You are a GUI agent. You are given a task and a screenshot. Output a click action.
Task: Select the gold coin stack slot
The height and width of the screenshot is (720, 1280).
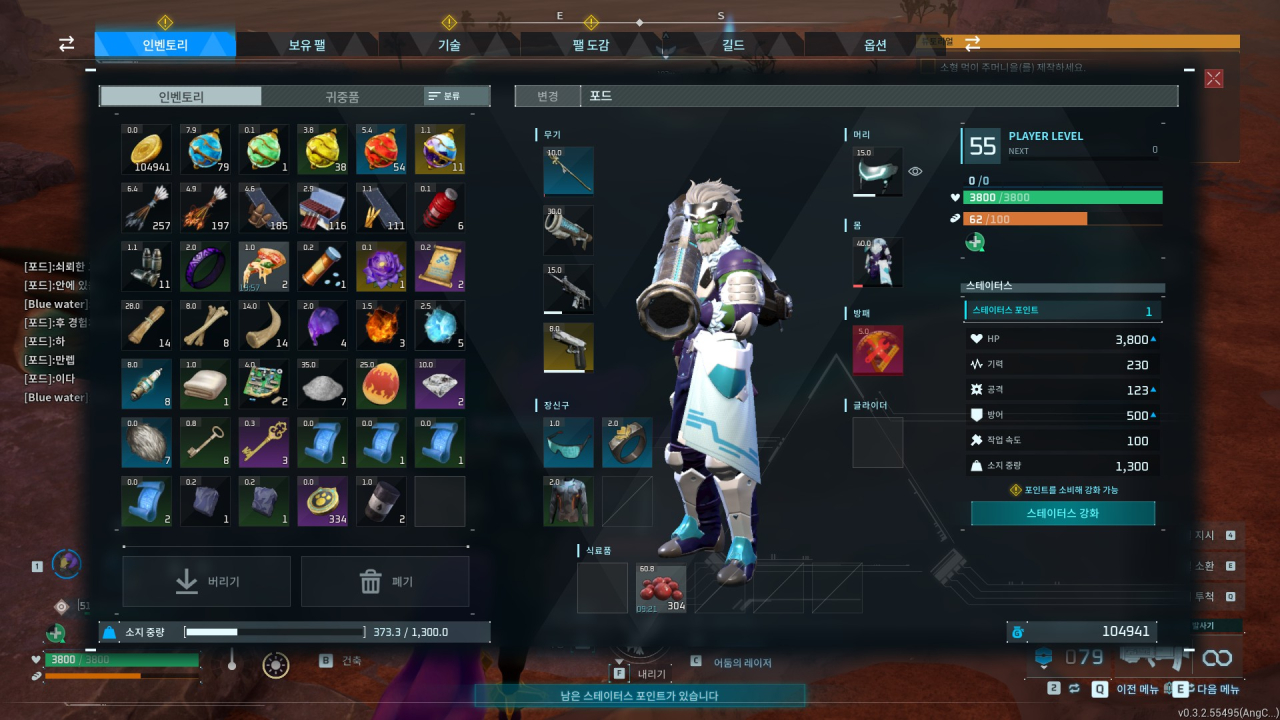(147, 150)
